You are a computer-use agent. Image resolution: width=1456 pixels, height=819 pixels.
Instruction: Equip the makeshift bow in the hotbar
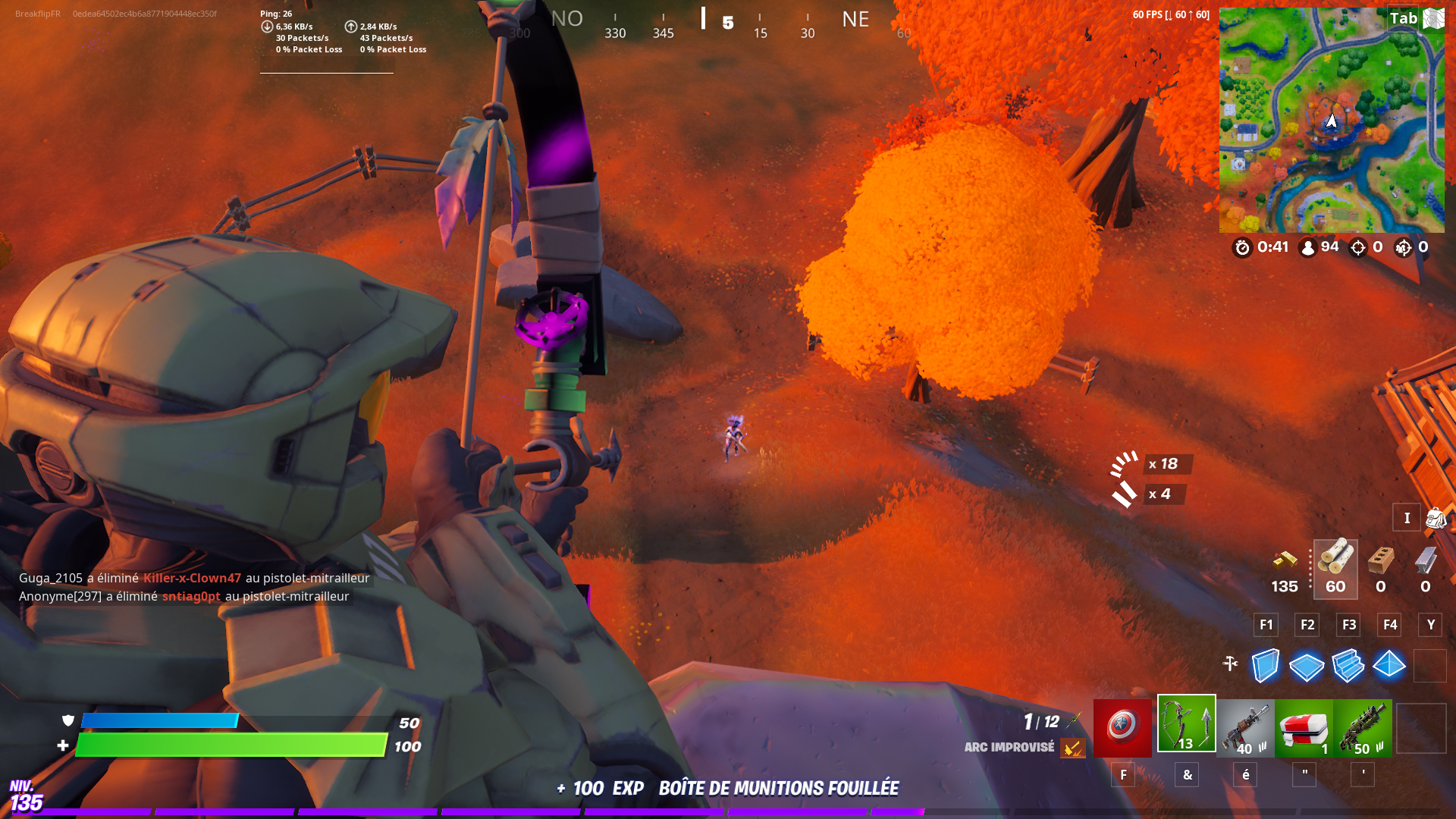1186,726
